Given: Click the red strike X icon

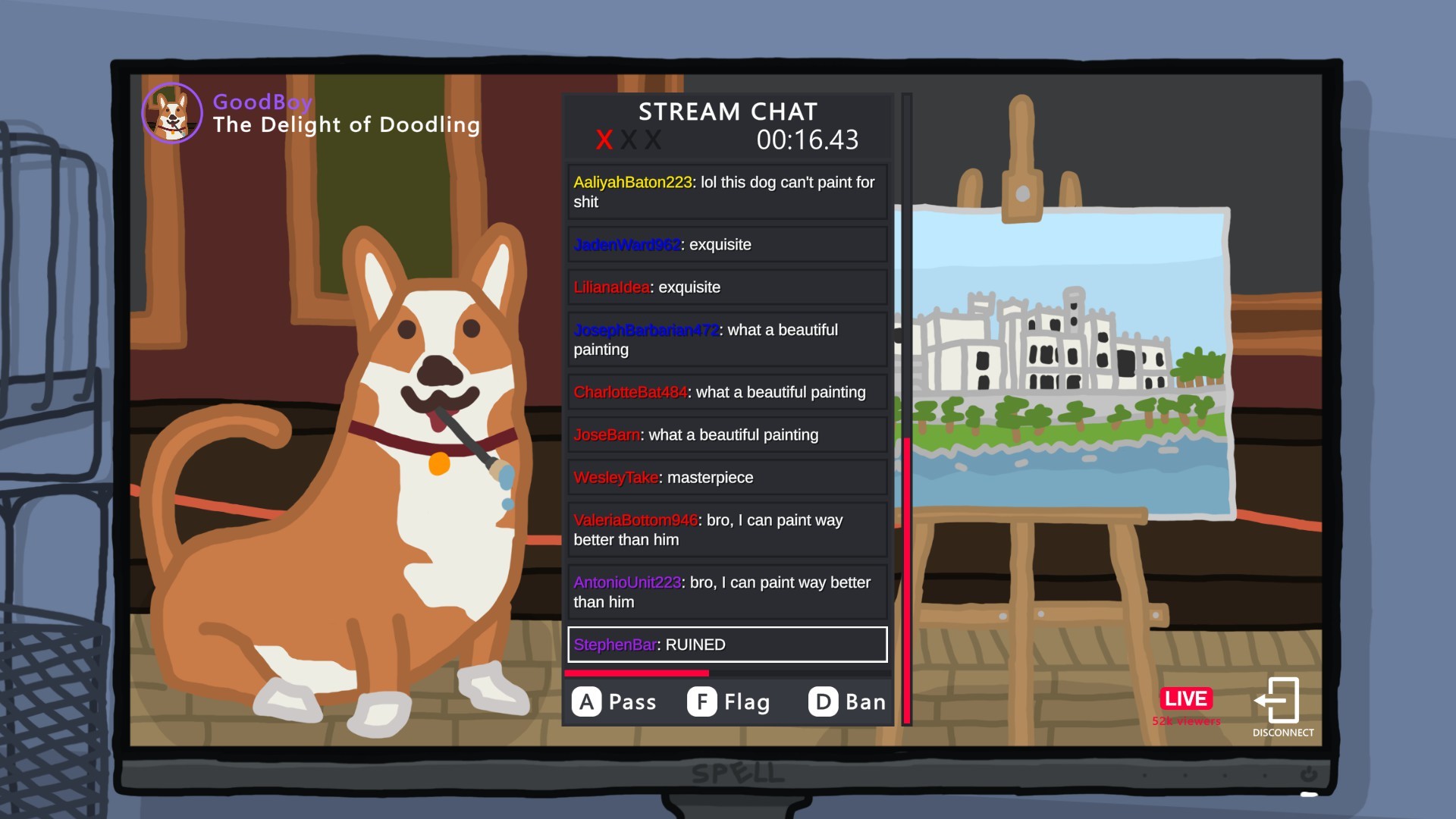Looking at the screenshot, I should [604, 140].
